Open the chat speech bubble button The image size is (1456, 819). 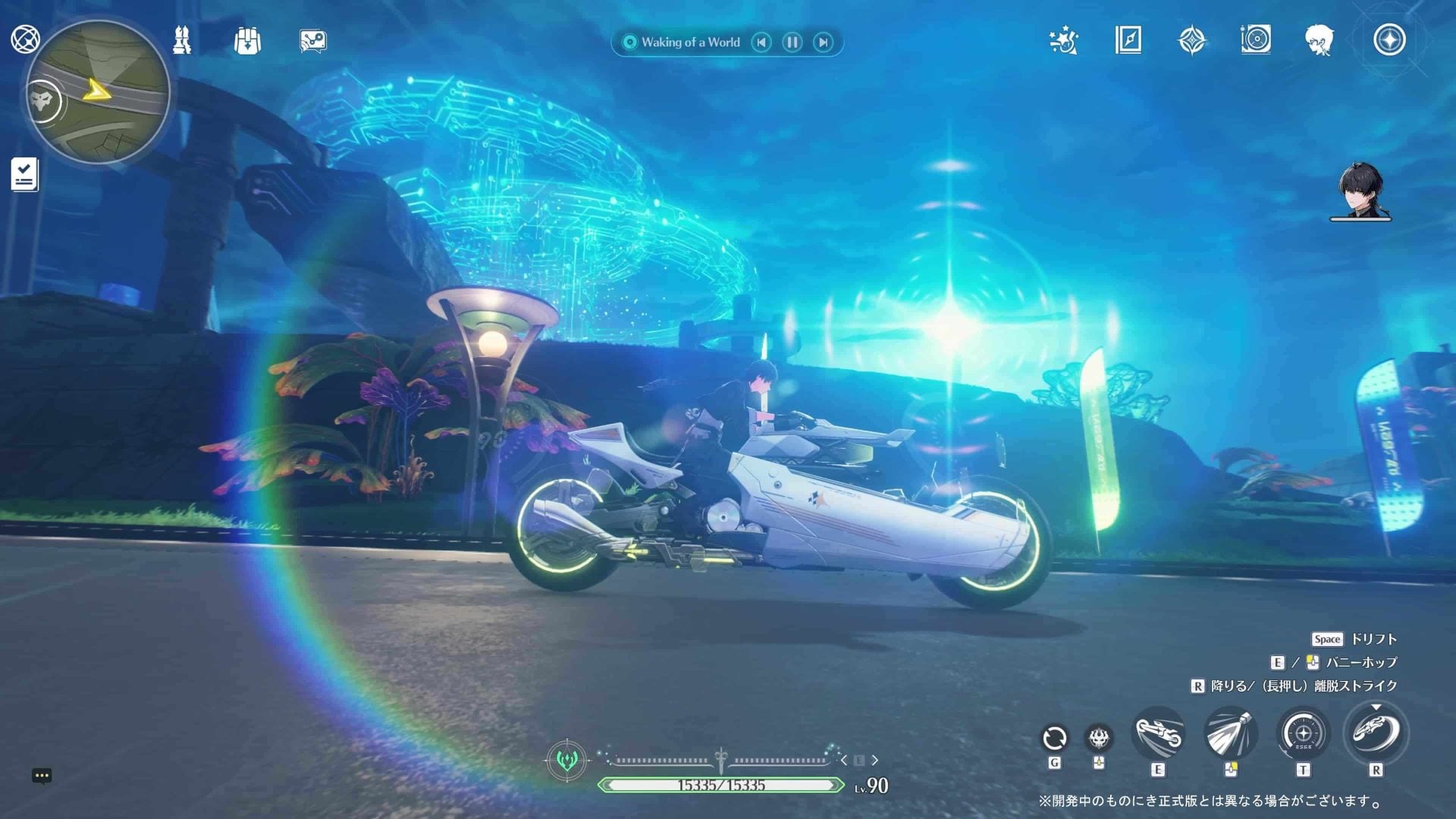42,776
